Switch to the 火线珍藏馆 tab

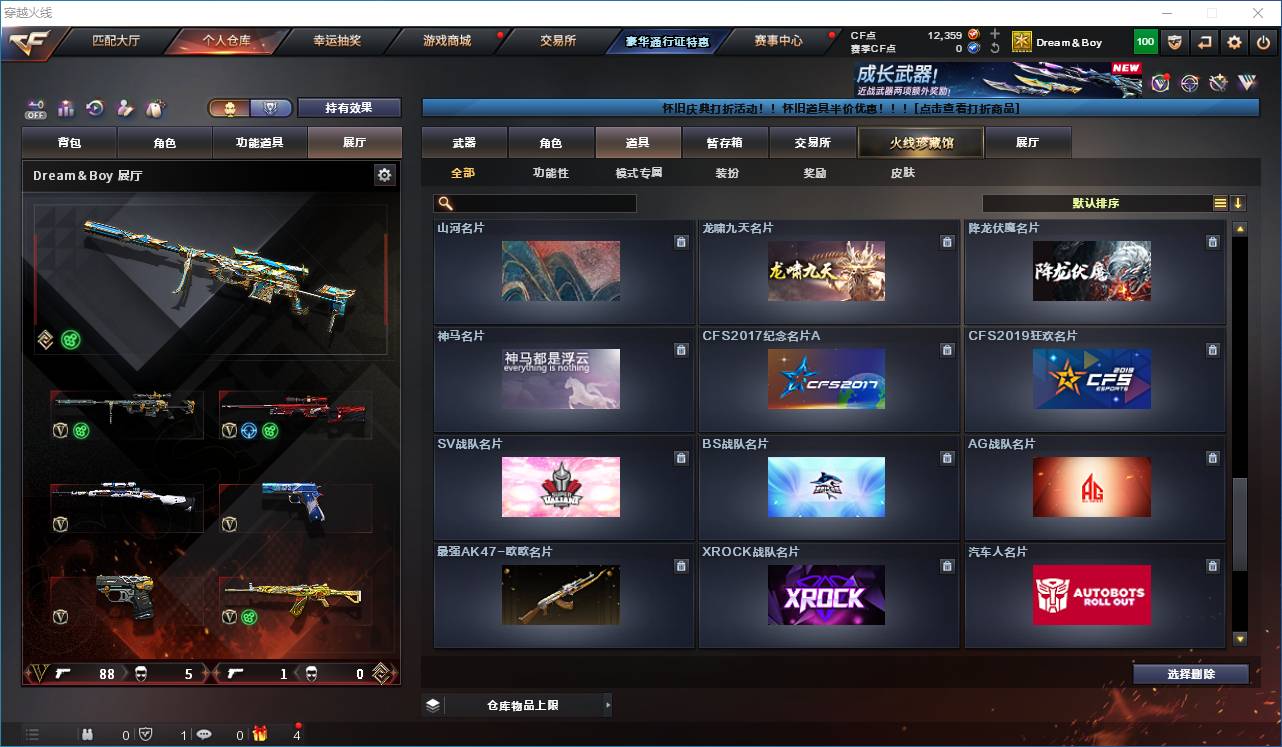921,142
